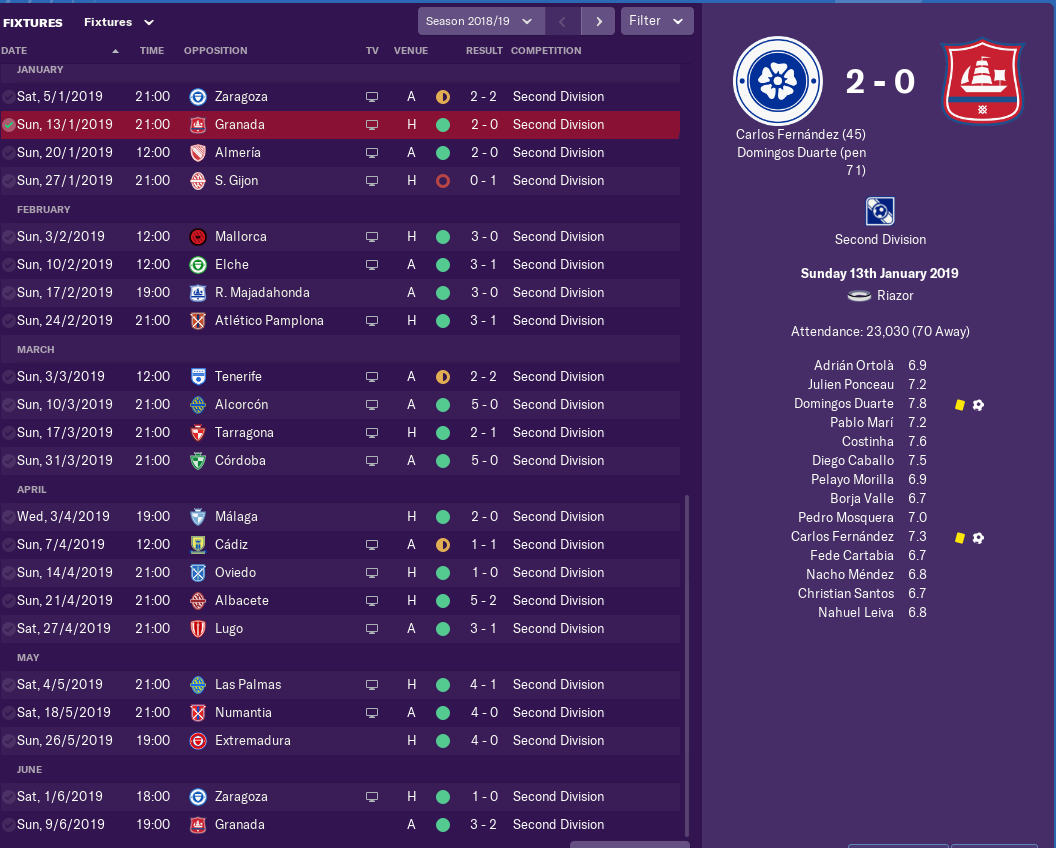Open Domingos Duarte's player profile
The image size is (1056, 848).
coord(843,404)
